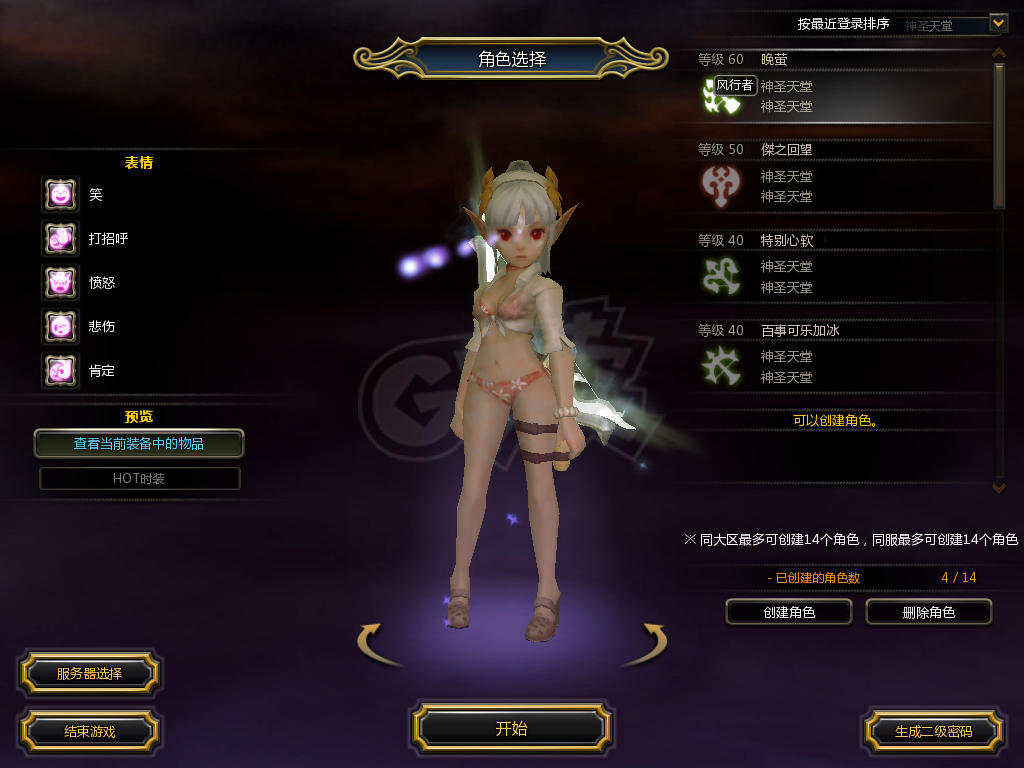This screenshot has width=1024, height=768.
Task: Show the 愤怒 angry emote
Action: tap(60, 282)
